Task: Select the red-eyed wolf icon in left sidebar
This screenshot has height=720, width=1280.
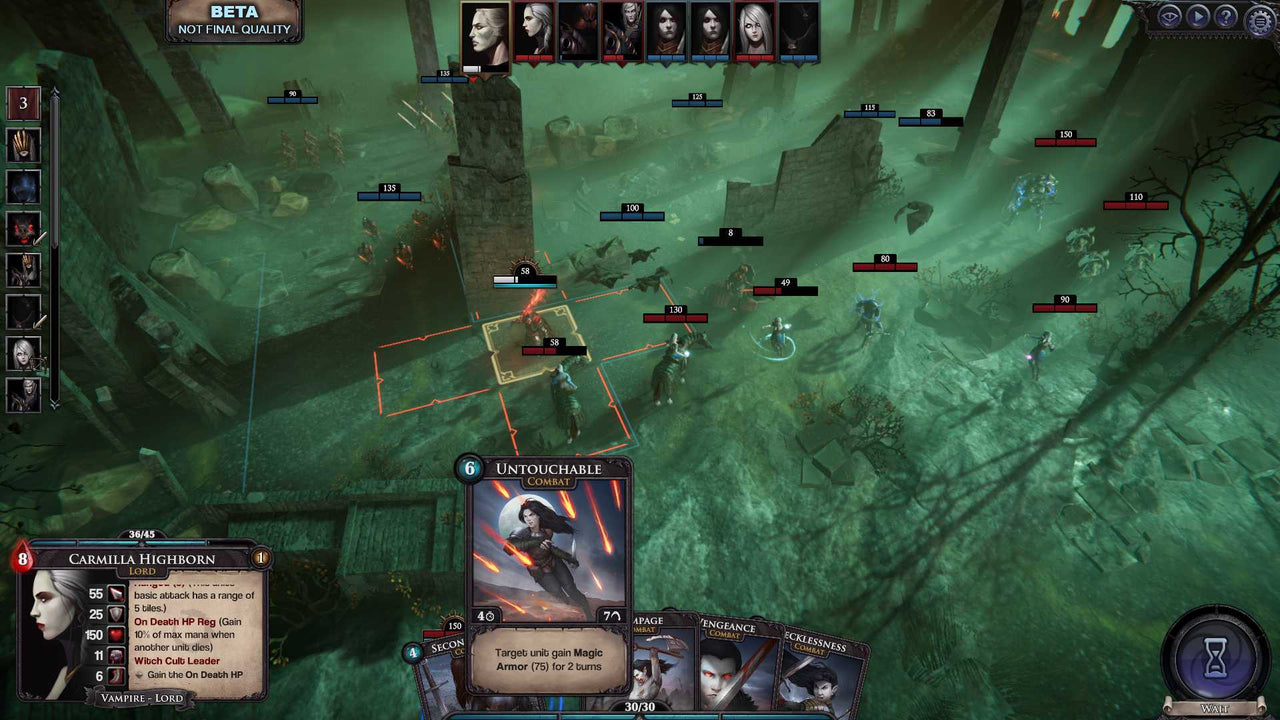Action: (x=23, y=228)
